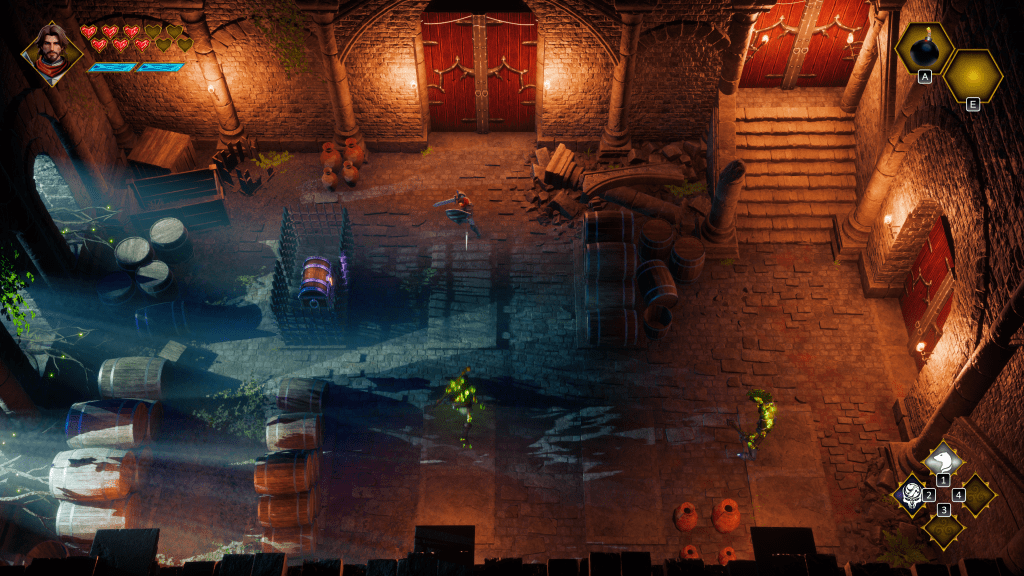
Task: Choose the empty ability slot numbered 4
Action: coord(976,493)
